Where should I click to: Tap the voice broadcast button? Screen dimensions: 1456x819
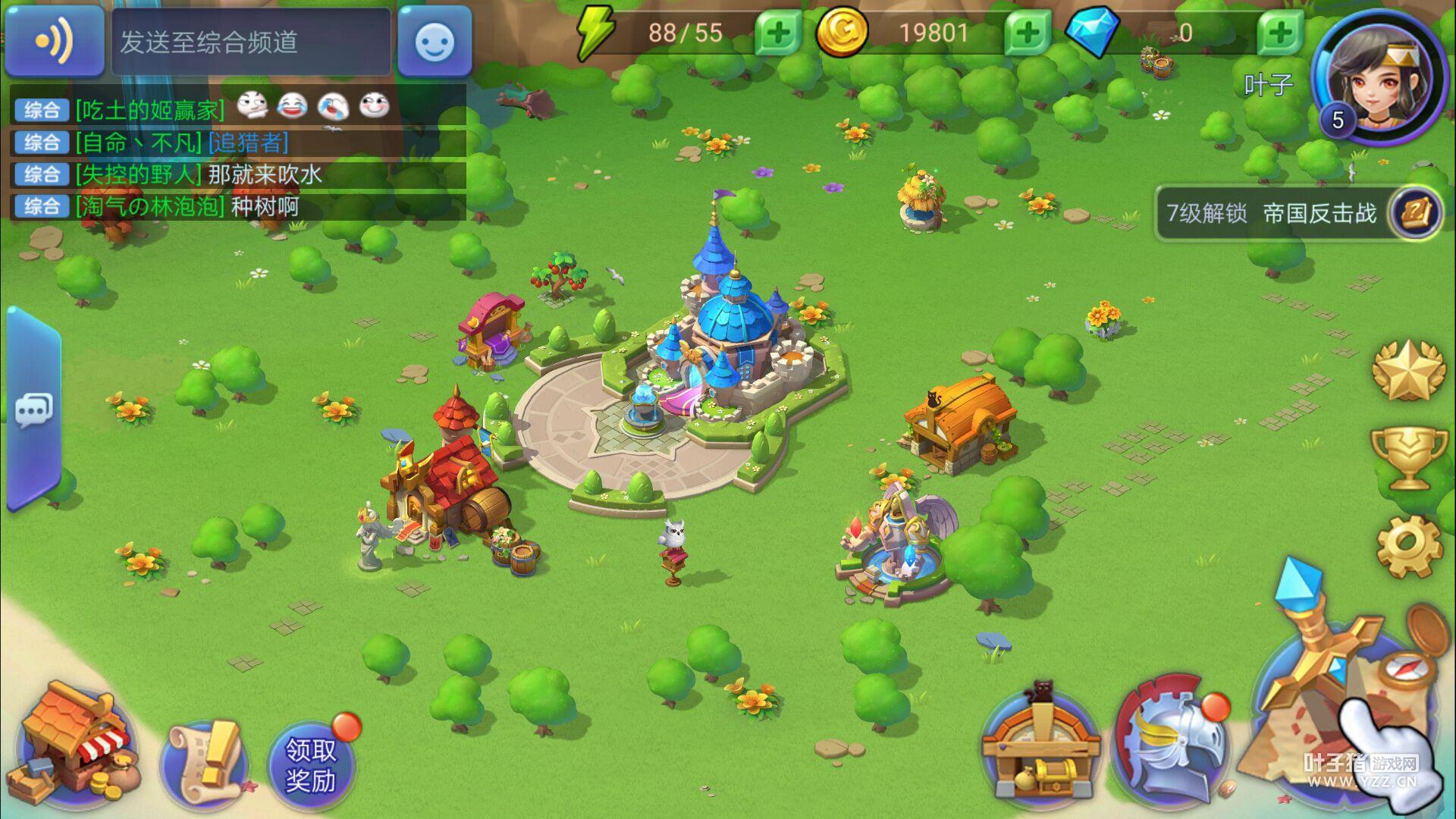(x=54, y=41)
